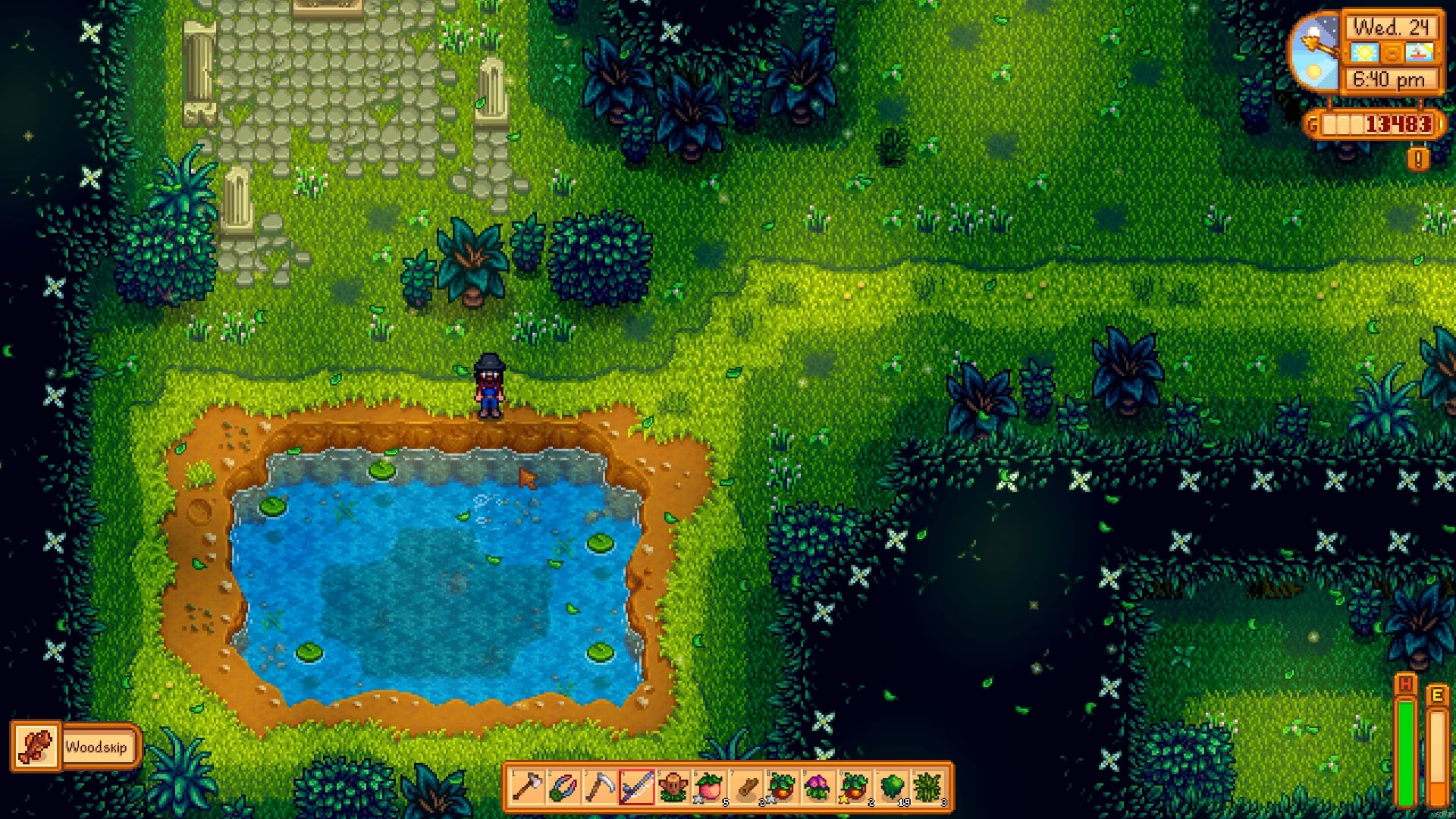Screen dimensions: 1456x819
Task: Select the monkey face item slot
Action: [673, 788]
